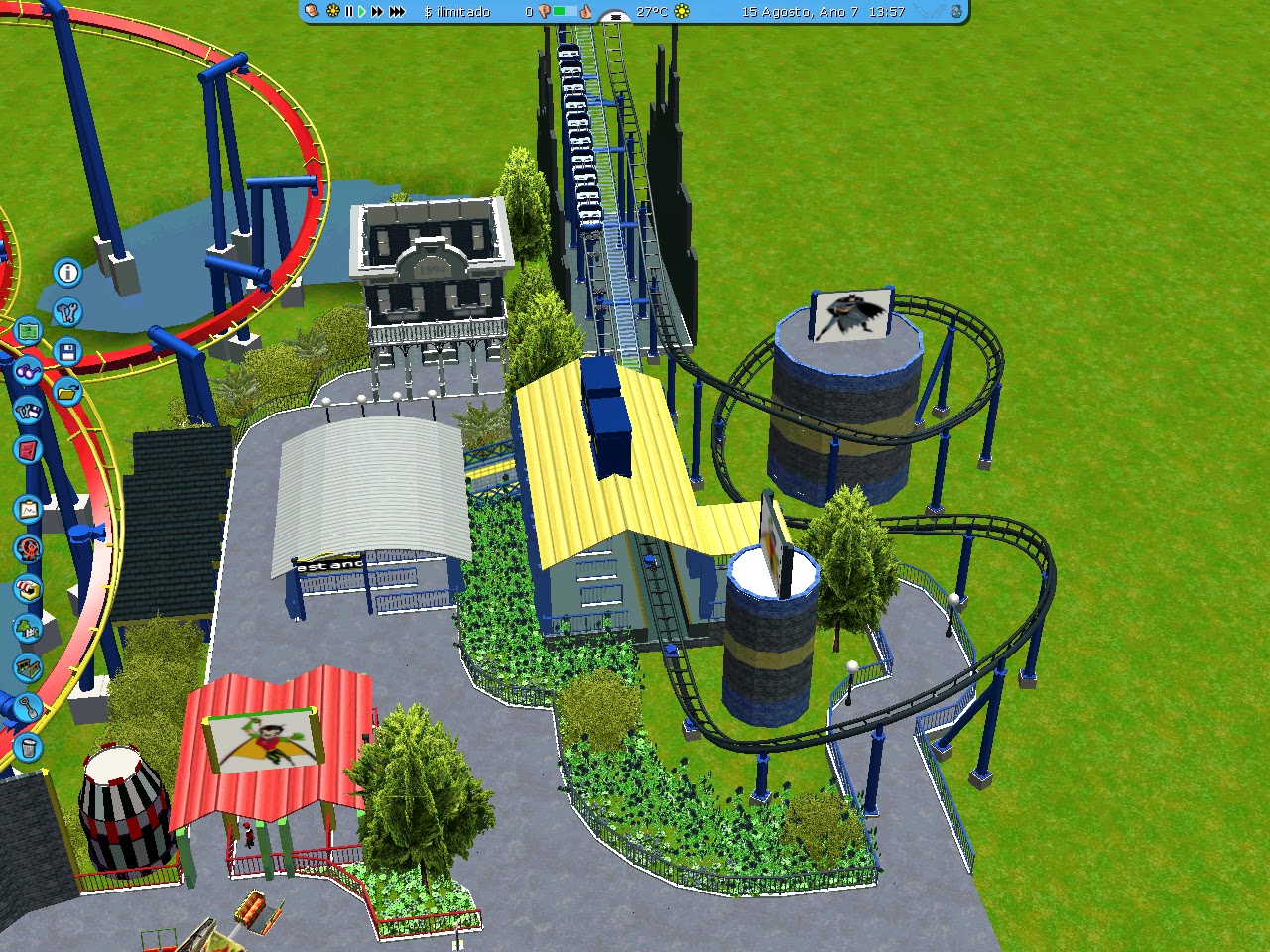This screenshot has width=1270, height=952.
Task: Resume normal speed with the play button
Action: click(361, 13)
